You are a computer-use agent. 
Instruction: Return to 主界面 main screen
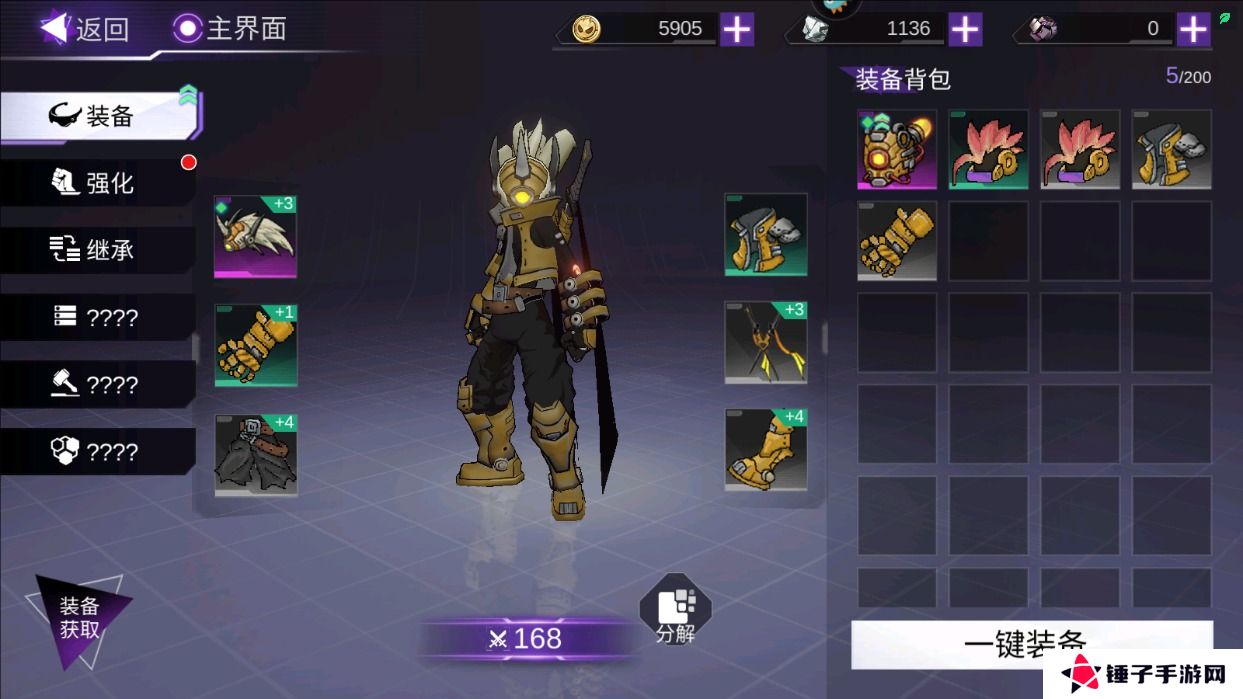point(230,29)
